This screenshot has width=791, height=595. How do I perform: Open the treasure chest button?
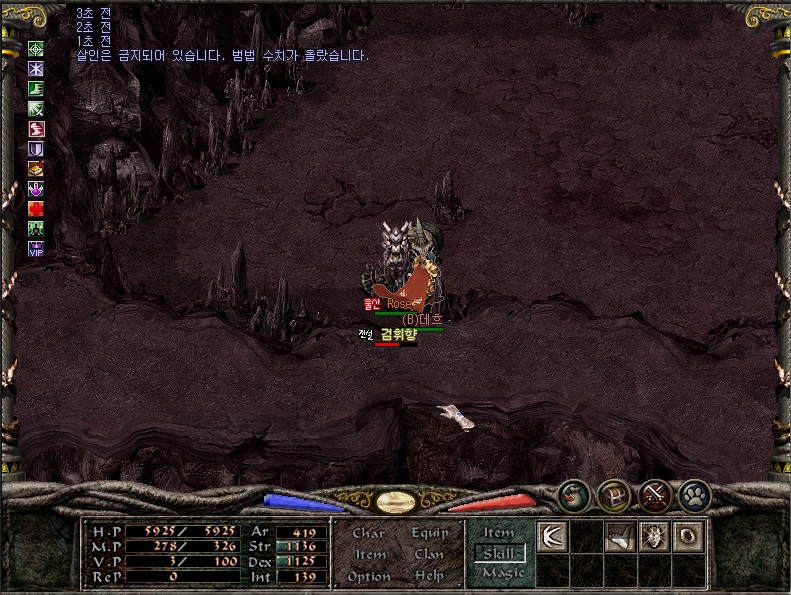(x=613, y=494)
